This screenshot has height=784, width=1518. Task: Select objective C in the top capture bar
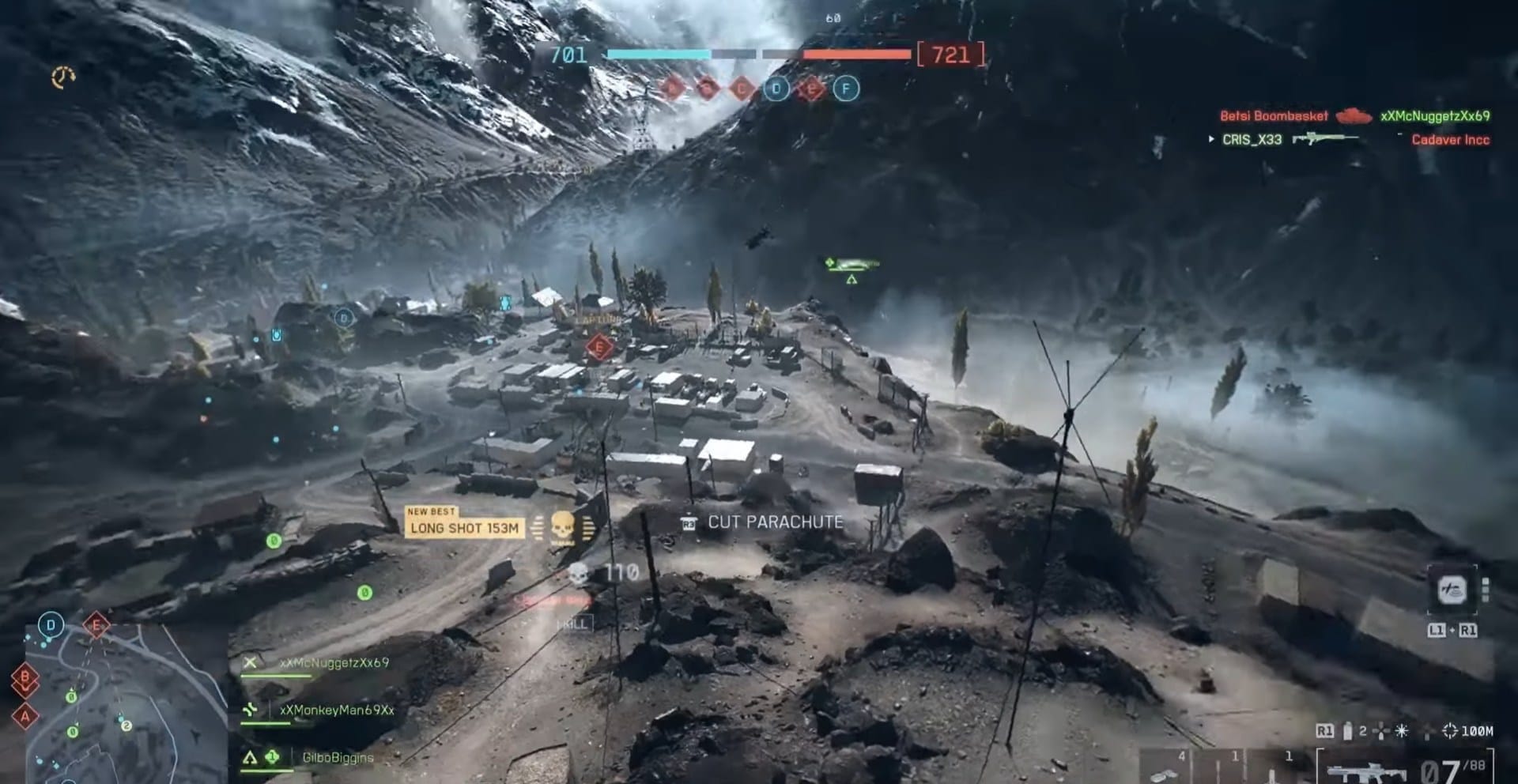point(742,89)
